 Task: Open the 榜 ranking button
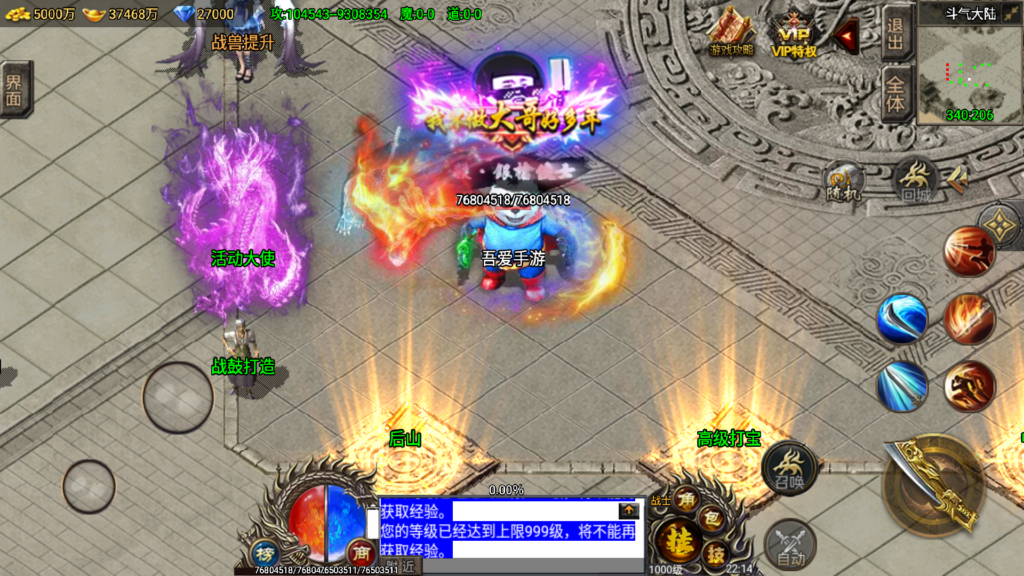coord(265,553)
